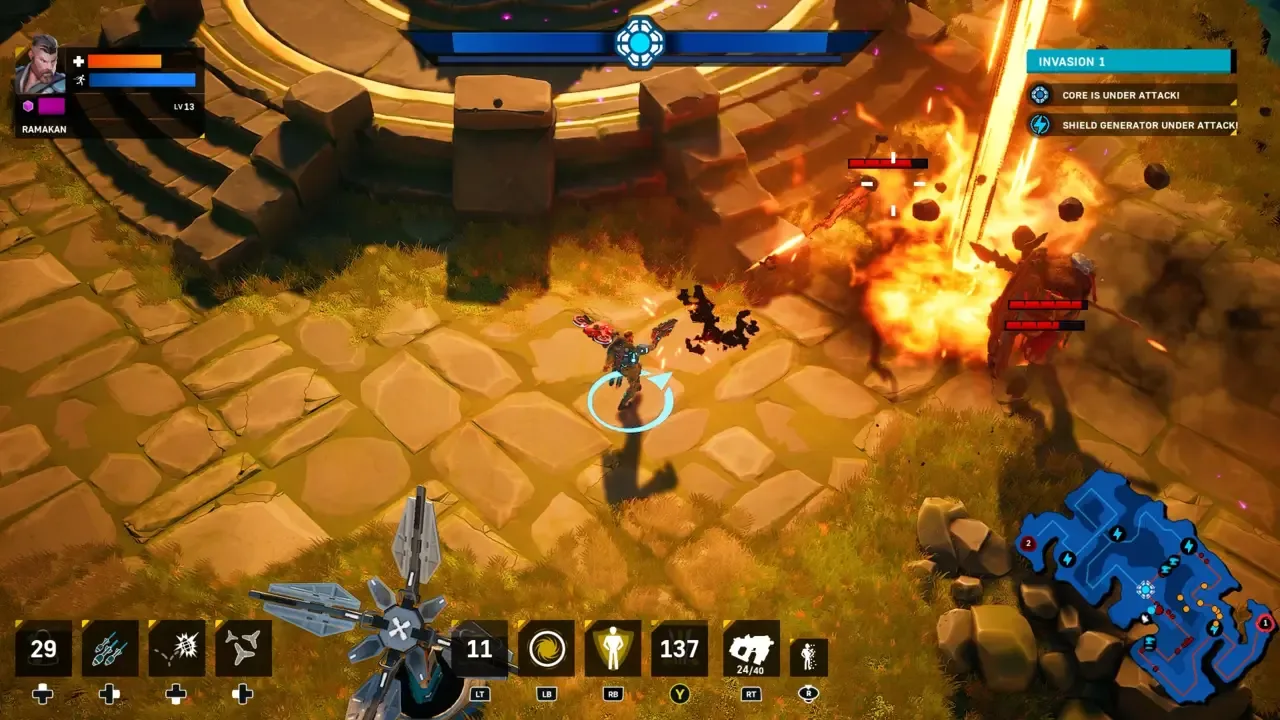
Task: Click the core emblem on the top bar
Action: coord(639,42)
